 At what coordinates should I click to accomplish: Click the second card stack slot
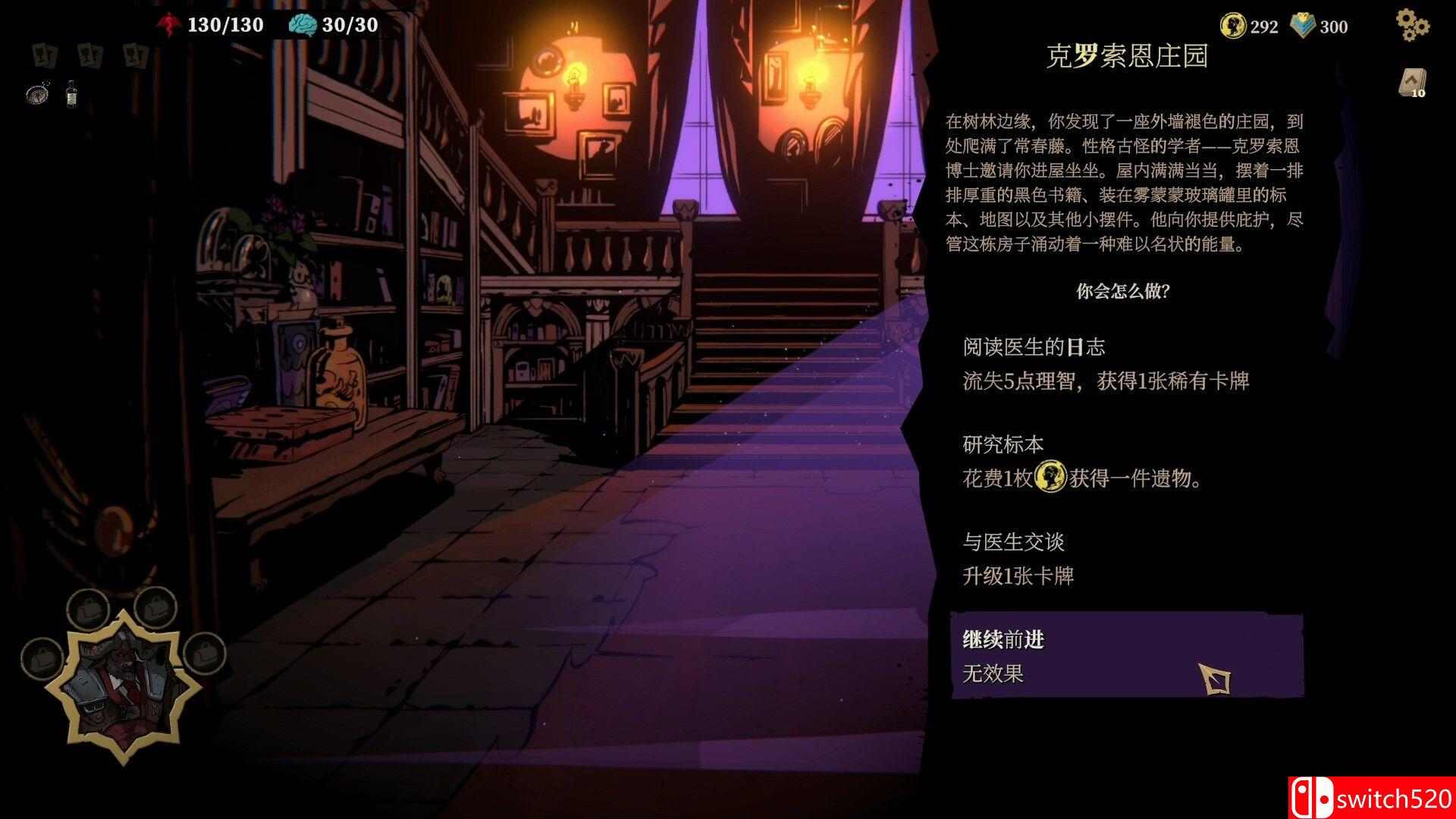click(89, 55)
